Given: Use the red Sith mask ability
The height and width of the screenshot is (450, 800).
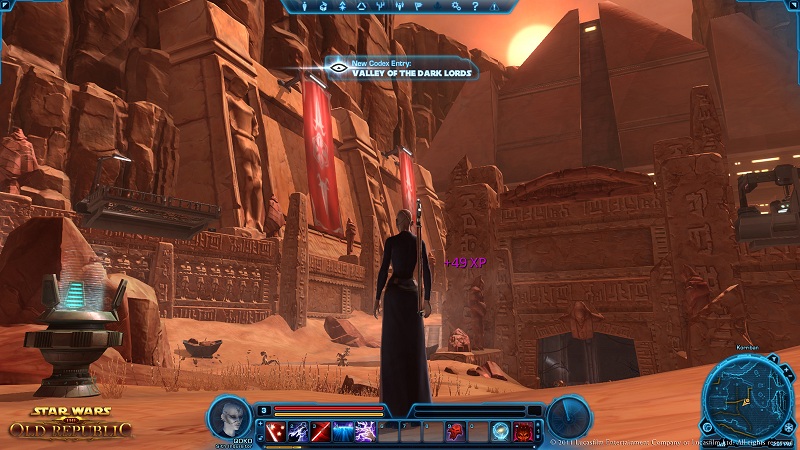Looking at the screenshot, I should click(457, 431).
